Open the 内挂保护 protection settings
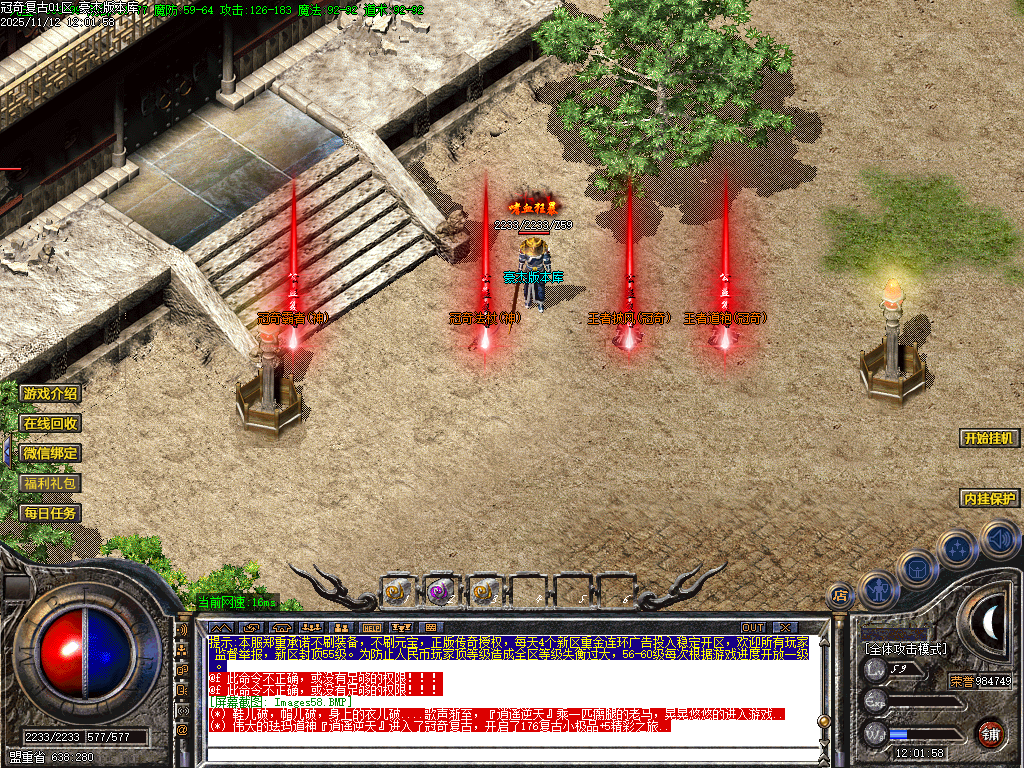Image resolution: width=1024 pixels, height=768 pixels. tap(989, 498)
